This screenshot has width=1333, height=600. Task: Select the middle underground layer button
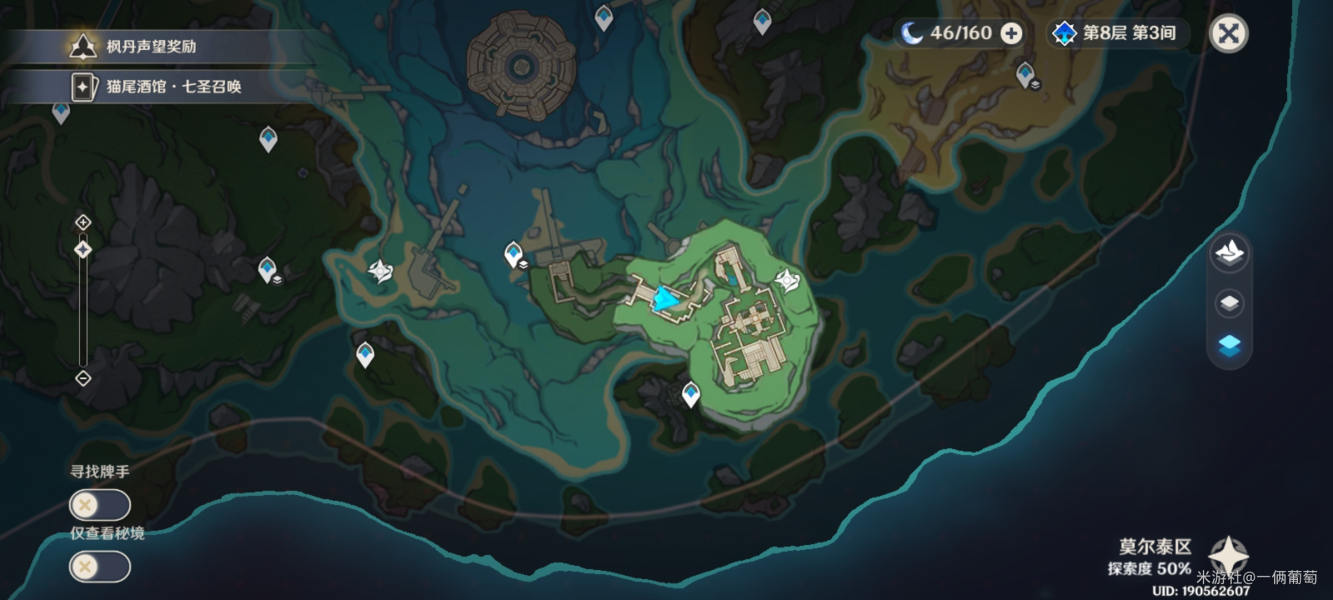pyautogui.click(x=1230, y=302)
